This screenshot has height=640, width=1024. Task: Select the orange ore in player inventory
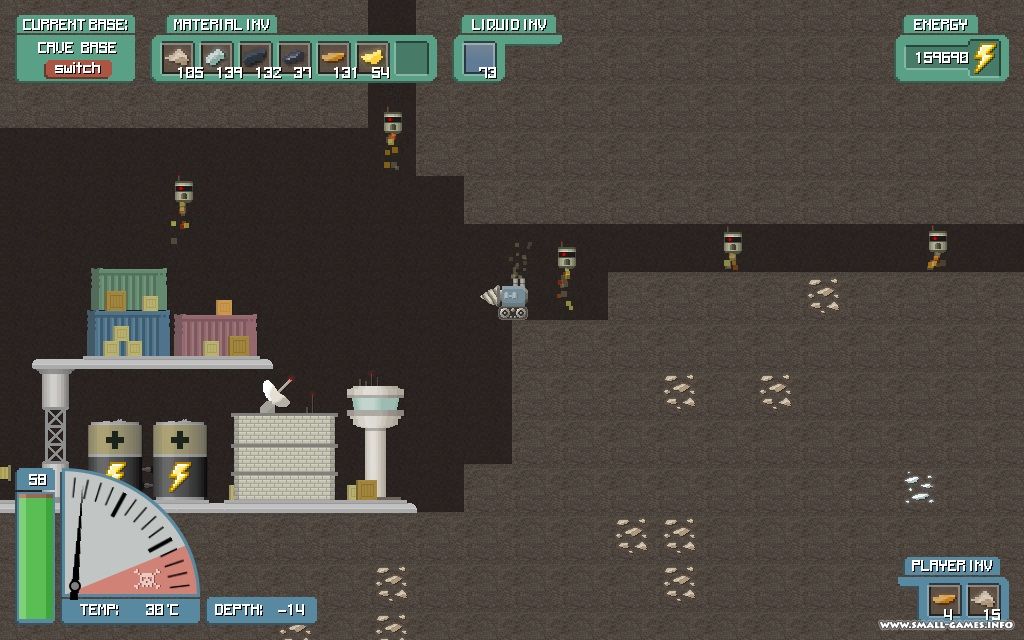[944, 601]
